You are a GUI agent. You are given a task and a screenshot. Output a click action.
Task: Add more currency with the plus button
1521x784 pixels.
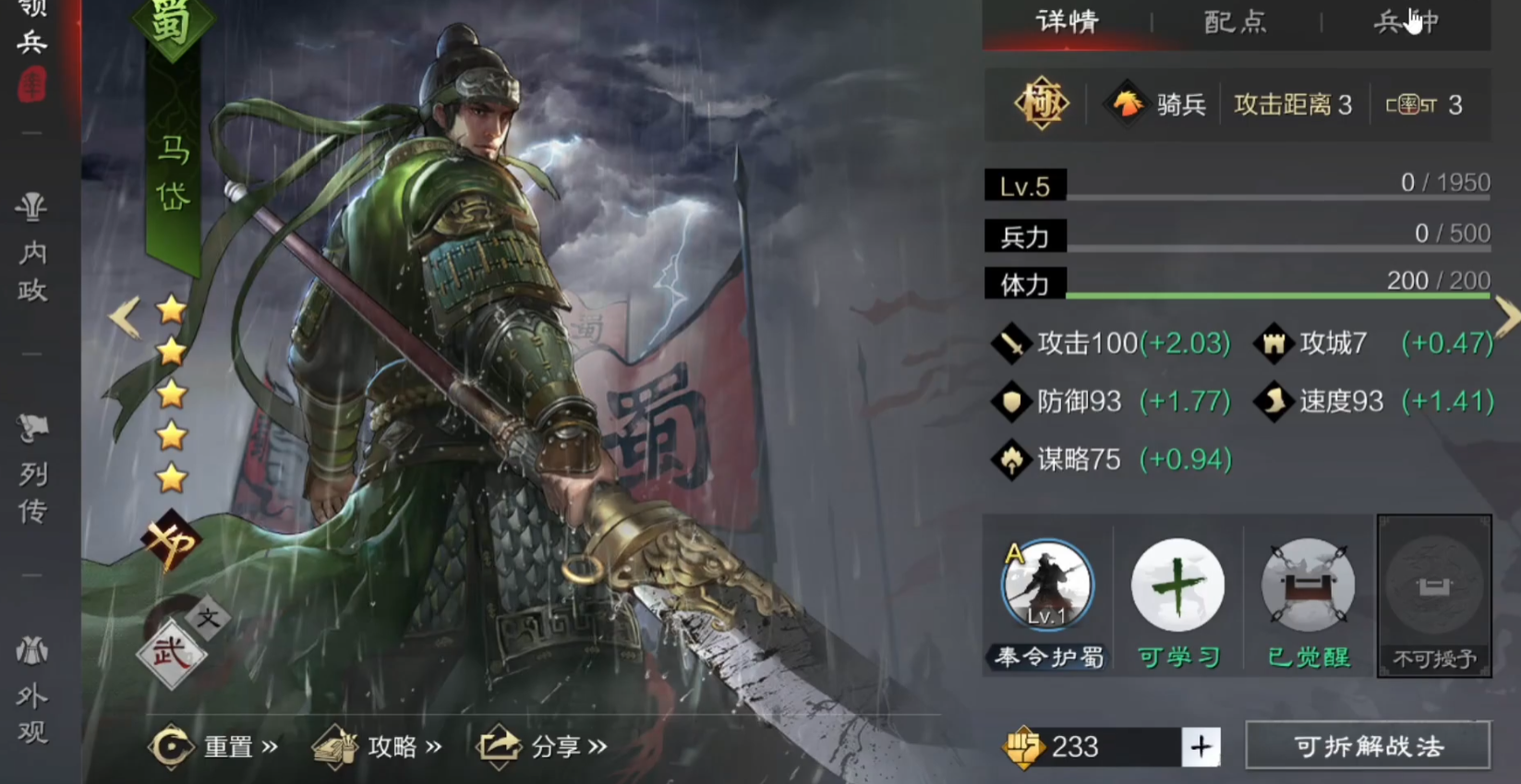1201,746
